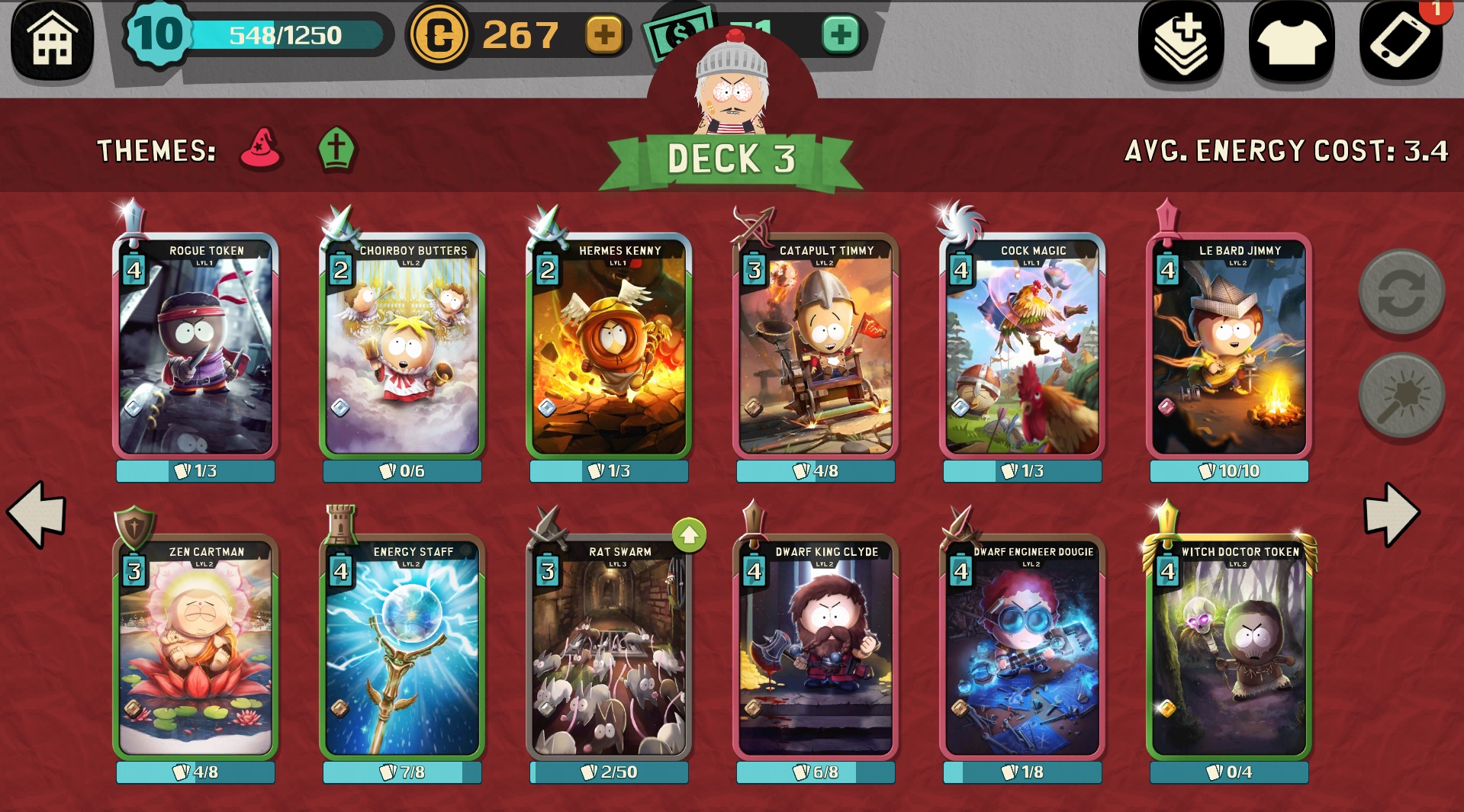Open the phone icon with notification
The width and height of the screenshot is (1464, 812).
point(1401,42)
